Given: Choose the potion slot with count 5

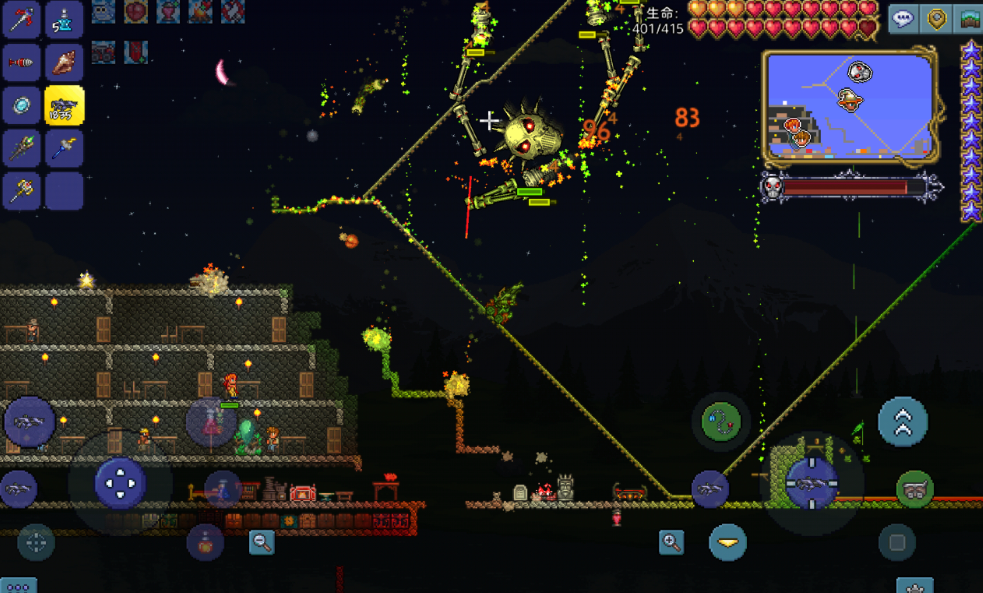Looking at the screenshot, I should tap(64, 20).
